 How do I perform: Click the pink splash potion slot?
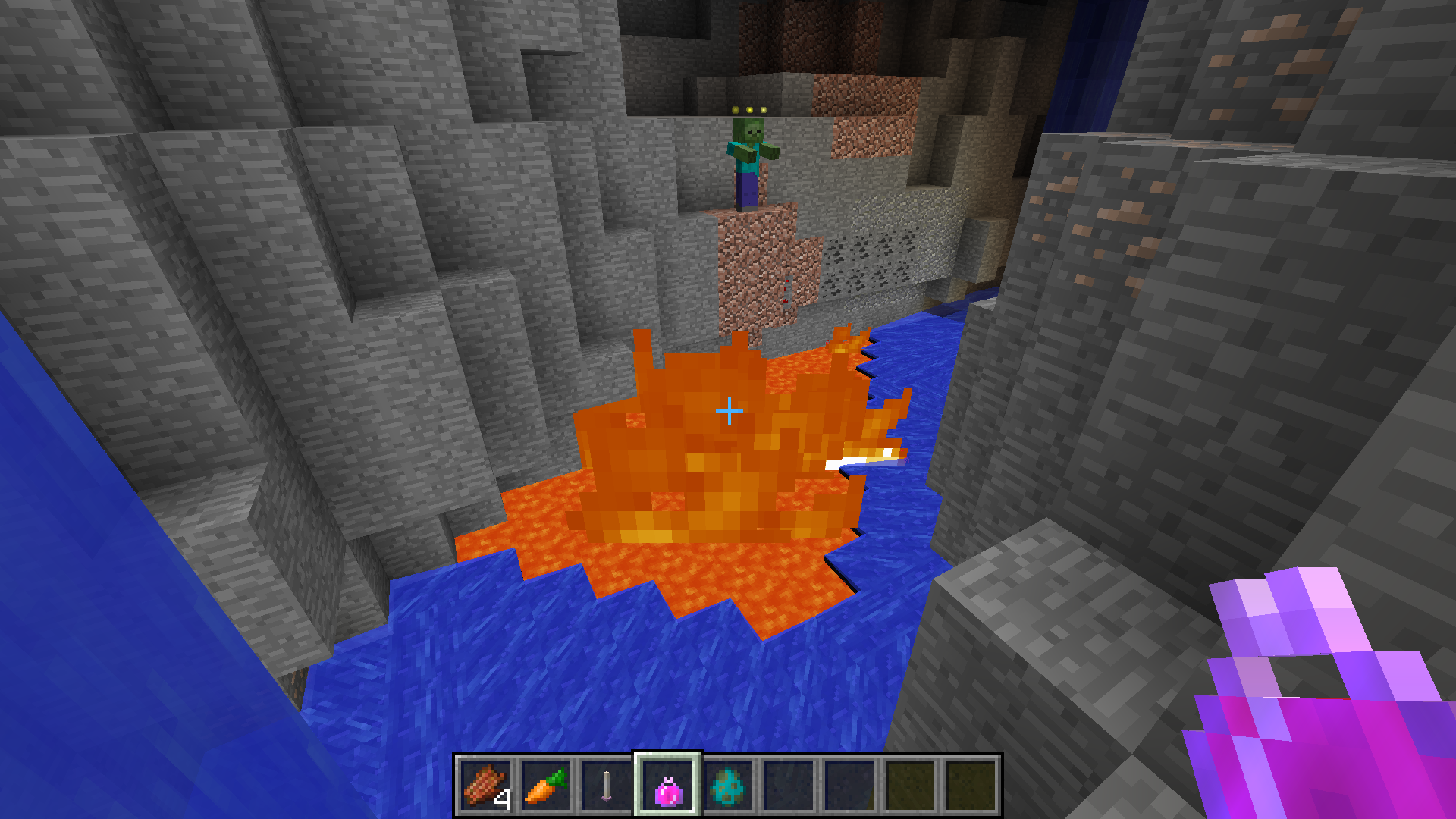pos(667,786)
